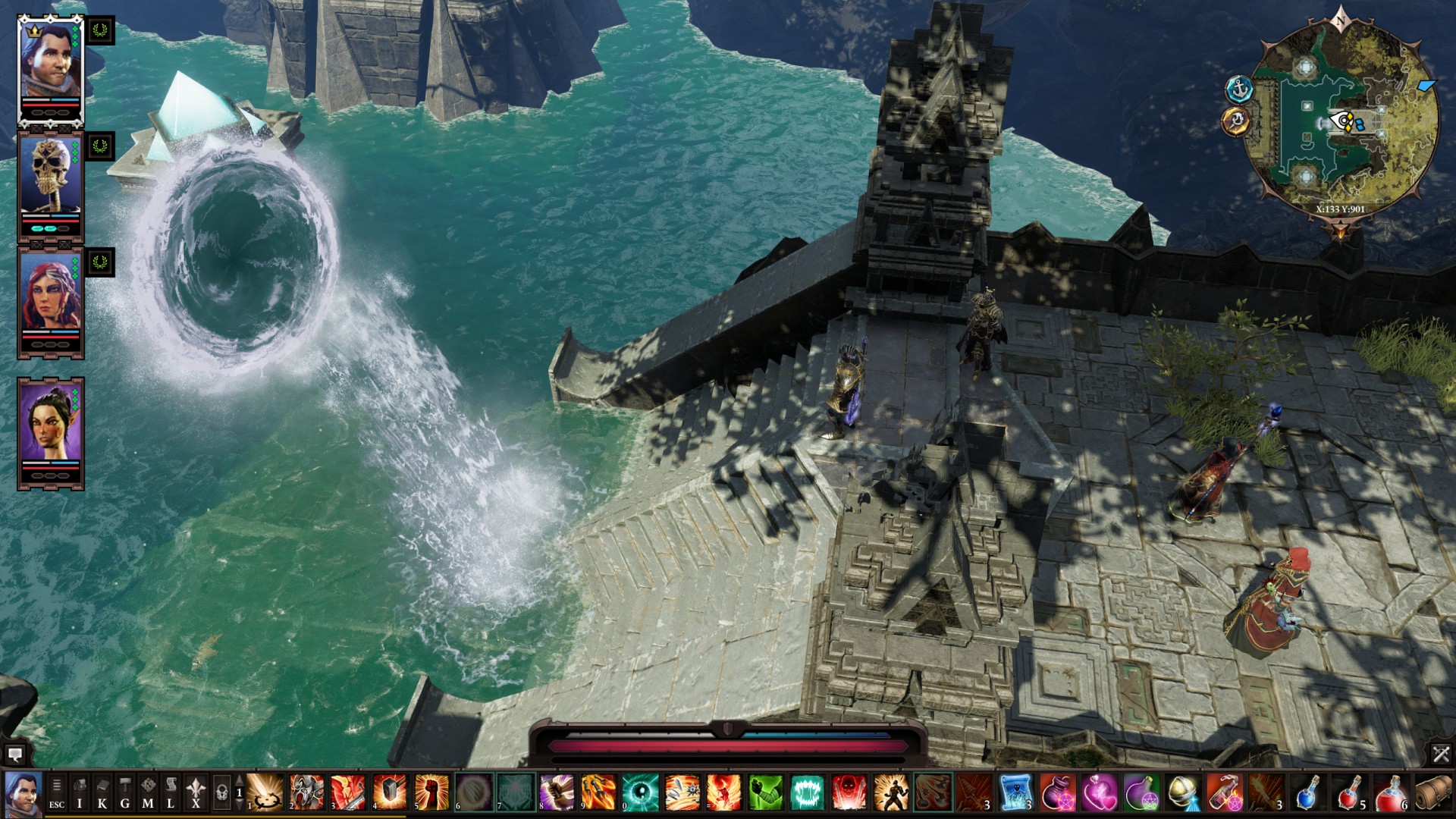Open the ESC game menu button

pyautogui.click(x=56, y=793)
